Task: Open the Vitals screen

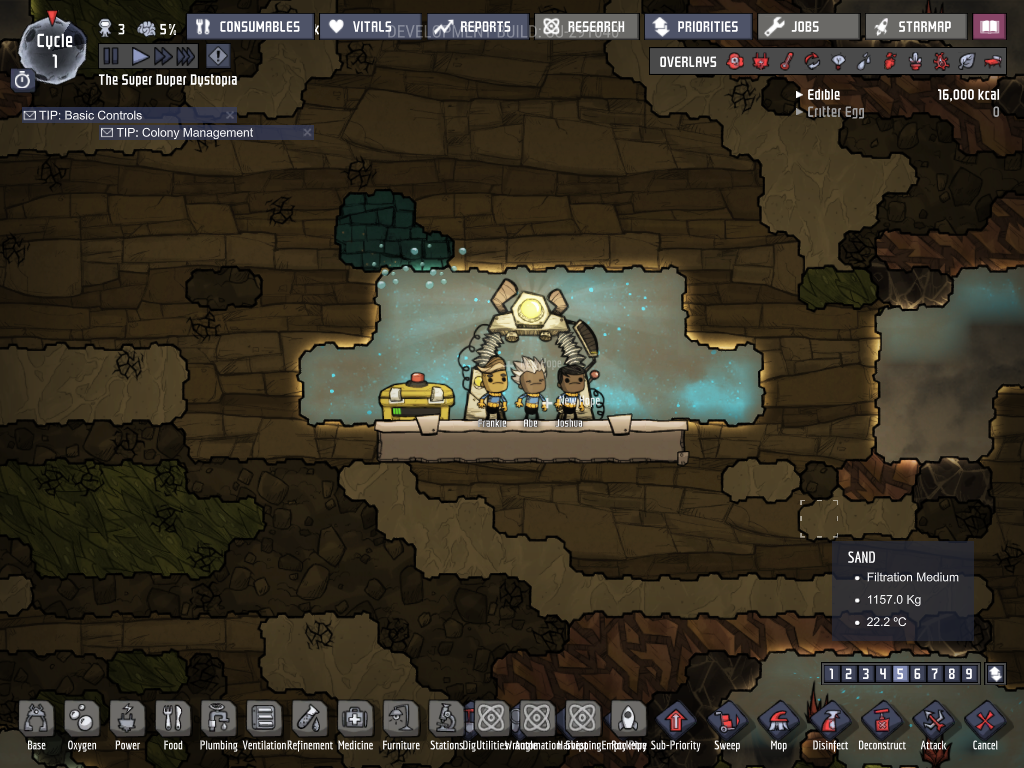Action: [362, 27]
